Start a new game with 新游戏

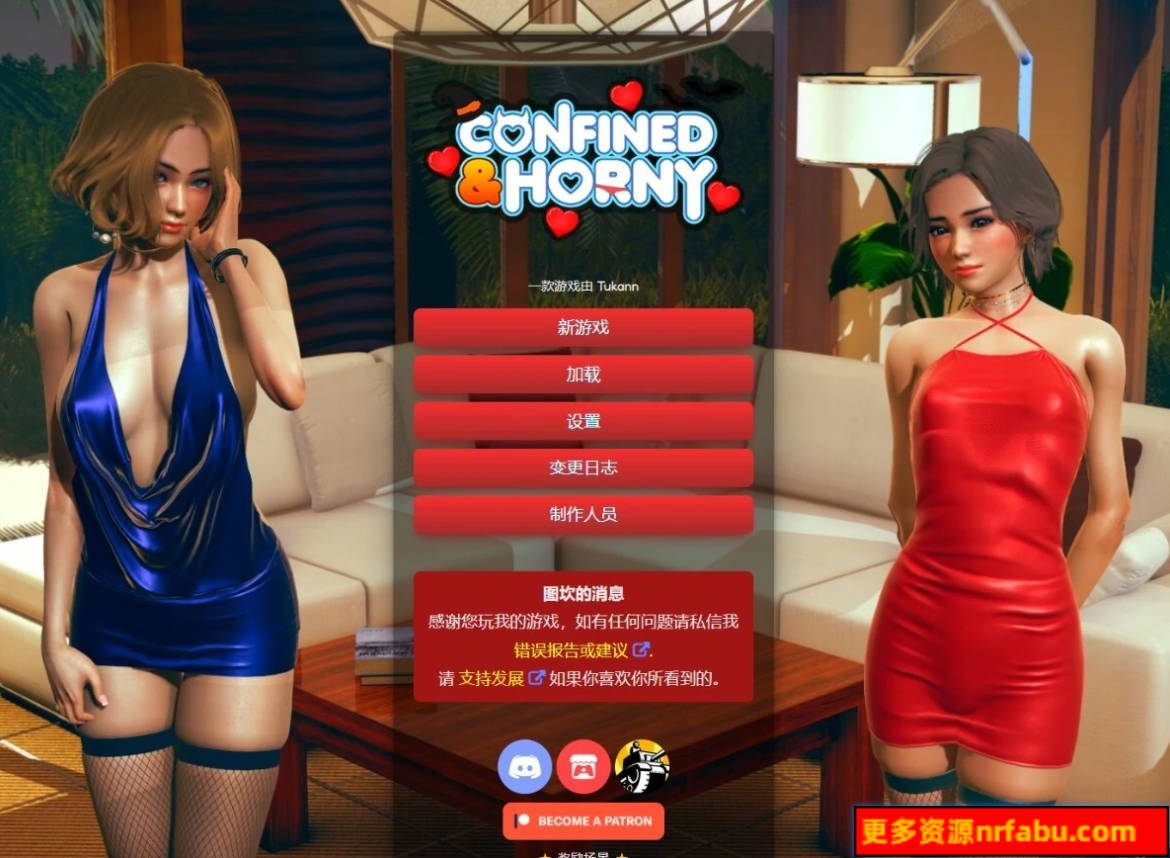pyautogui.click(x=583, y=327)
